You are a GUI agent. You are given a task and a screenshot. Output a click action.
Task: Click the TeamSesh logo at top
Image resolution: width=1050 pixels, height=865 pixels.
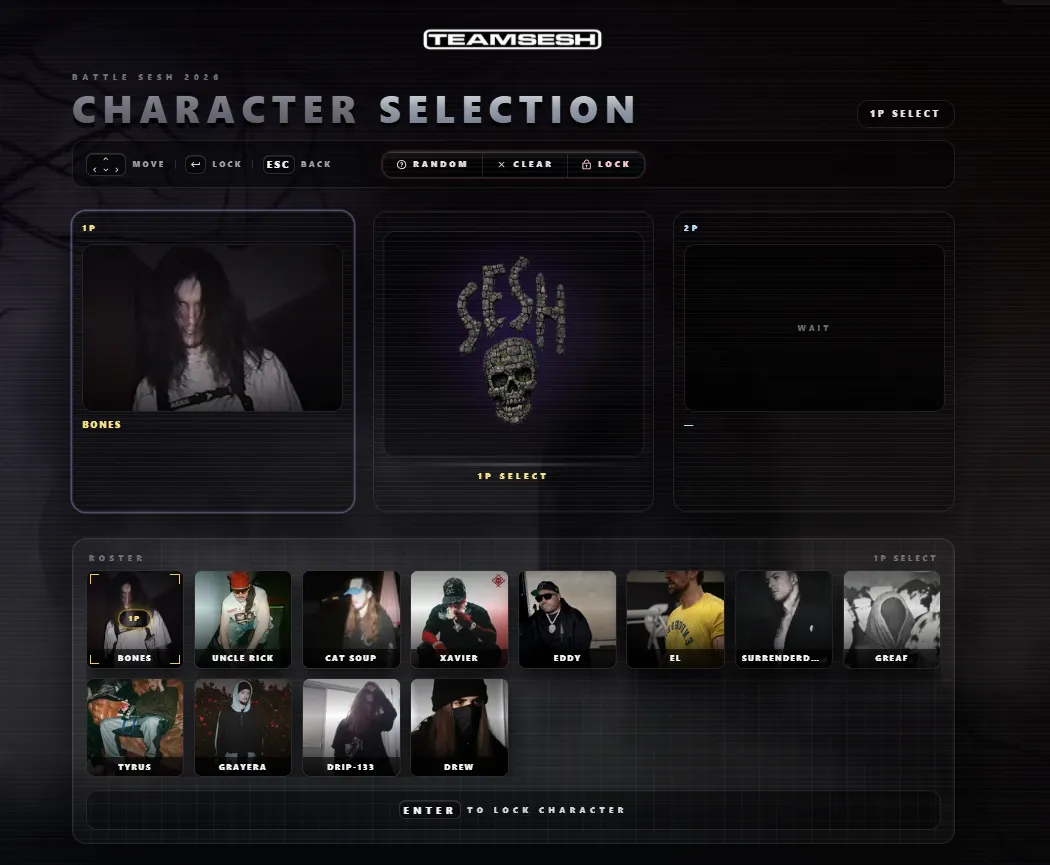tap(512, 39)
